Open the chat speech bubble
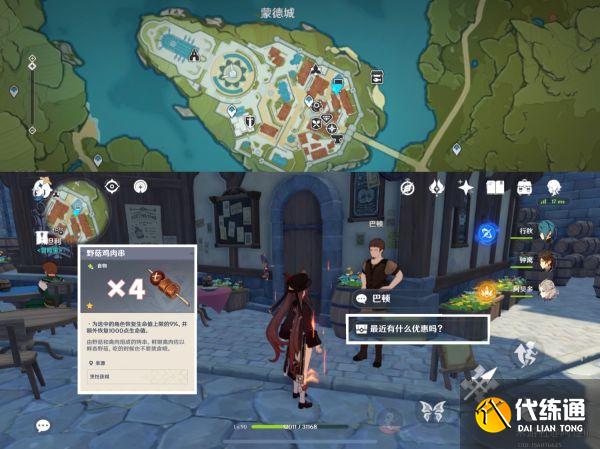 click(43, 425)
